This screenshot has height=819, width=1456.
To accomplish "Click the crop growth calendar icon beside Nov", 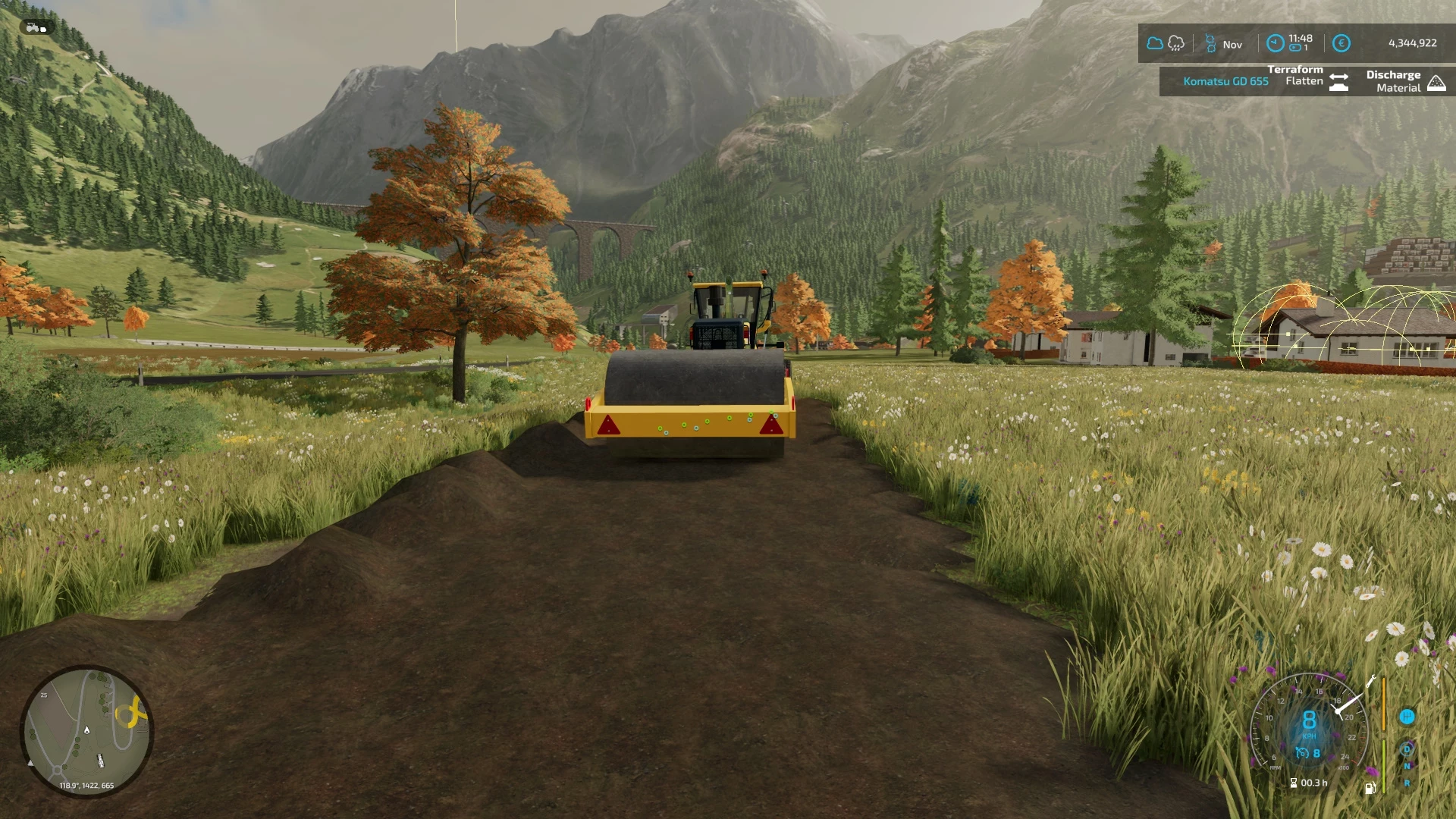I will point(1210,43).
